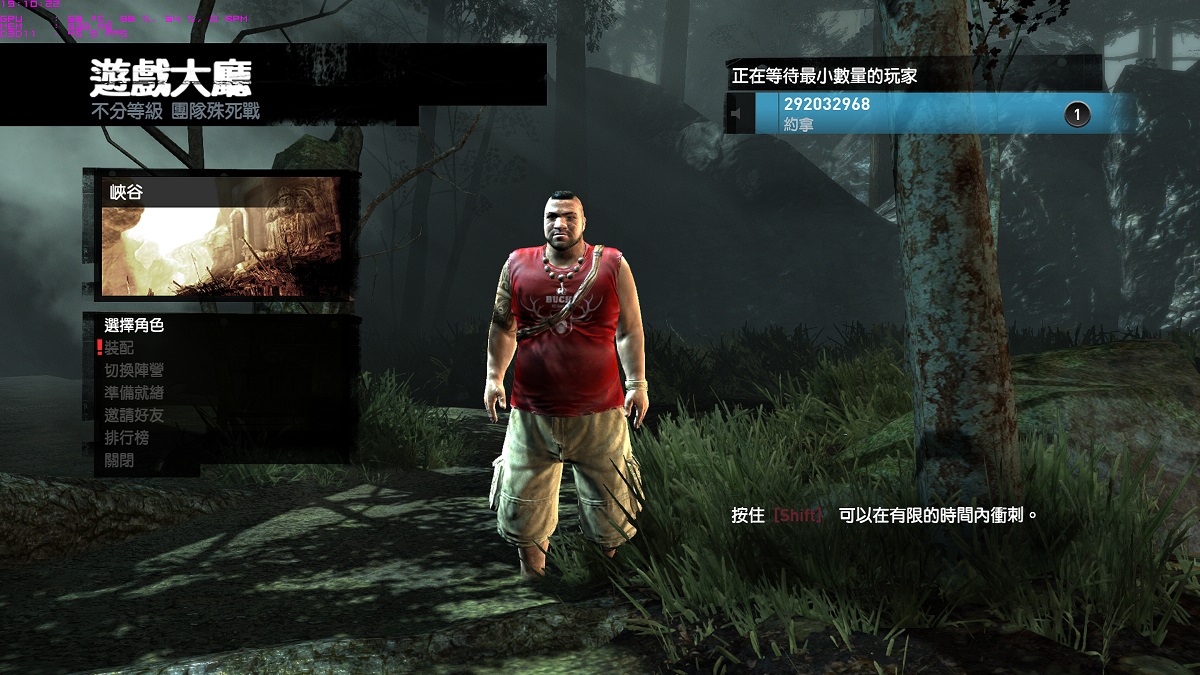Screen dimensions: 1200x675
Task: Show the 排行榜 leaderboard
Action: (x=127, y=438)
